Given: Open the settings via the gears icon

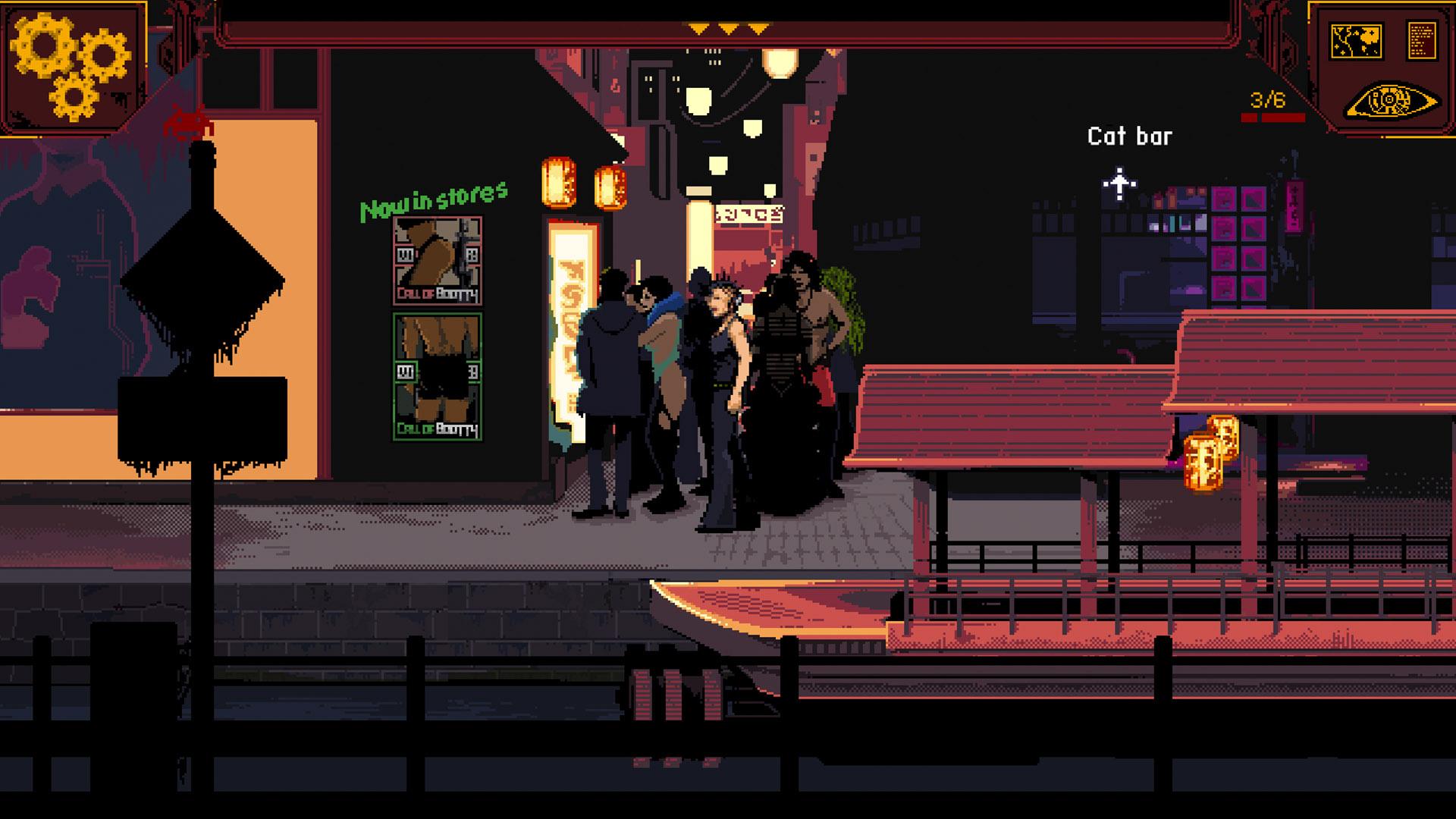Looking at the screenshot, I should pos(71,65).
